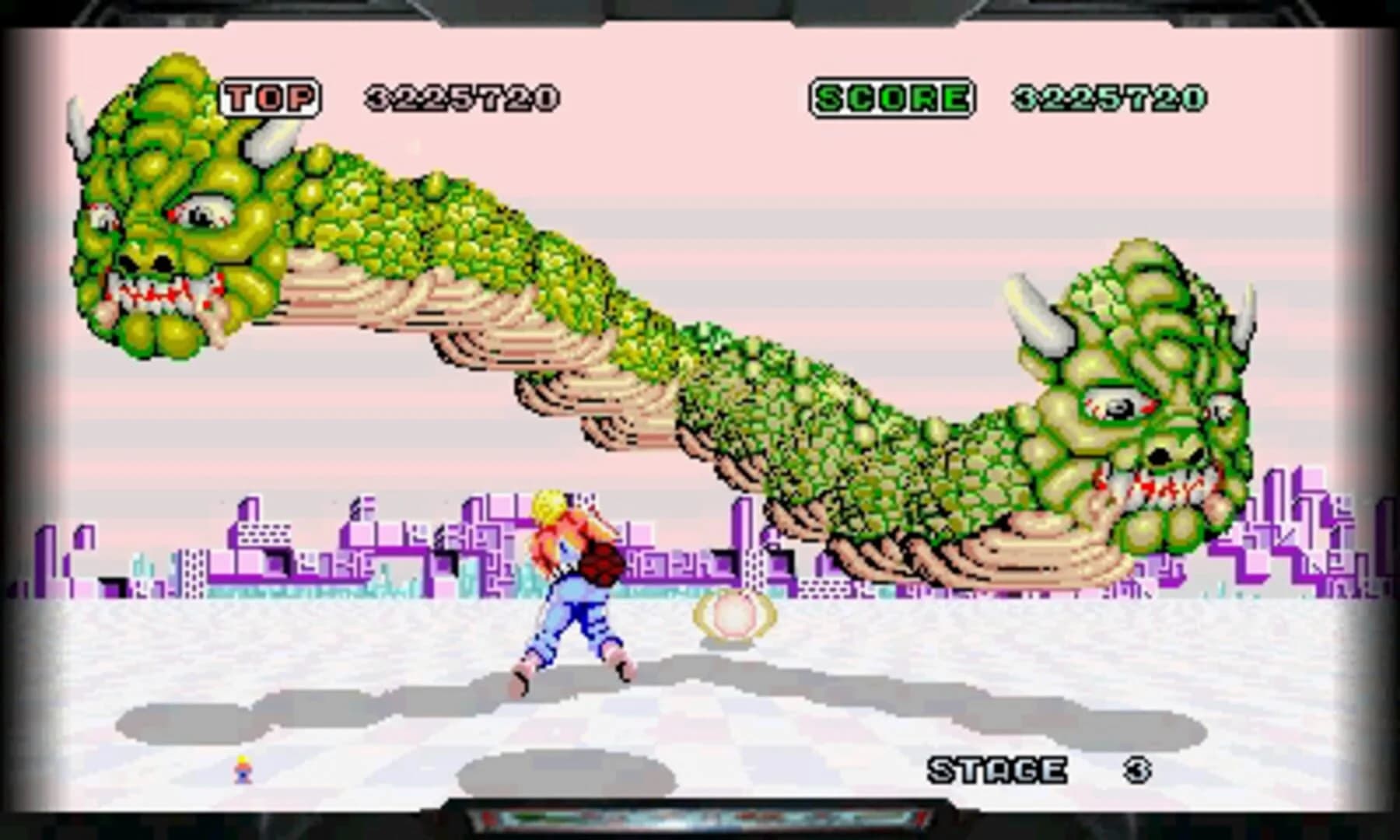Click the small figure in the lower left
This screenshot has width=1400, height=840.
[x=241, y=770]
